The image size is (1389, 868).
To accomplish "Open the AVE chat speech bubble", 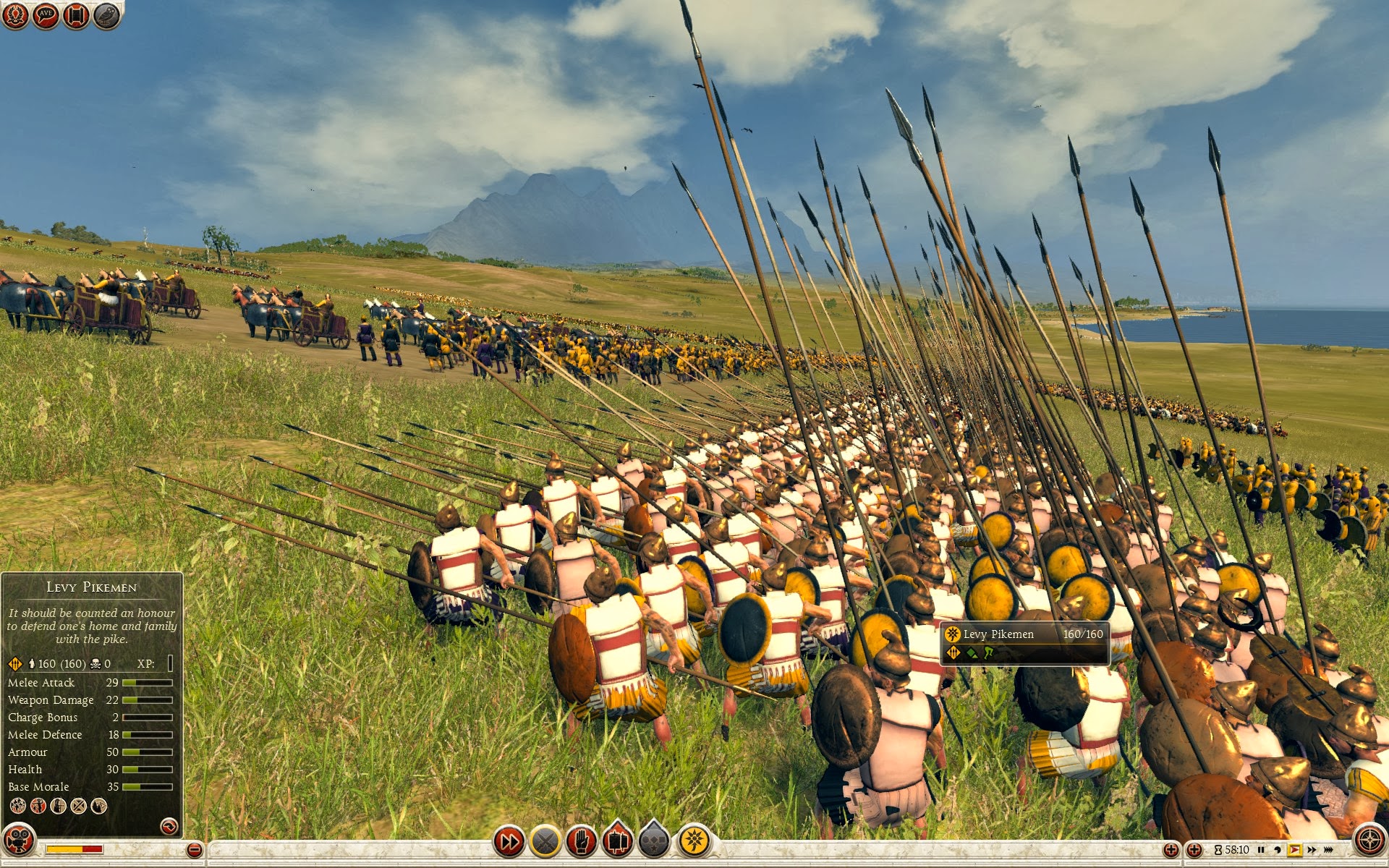I will (x=46, y=15).
